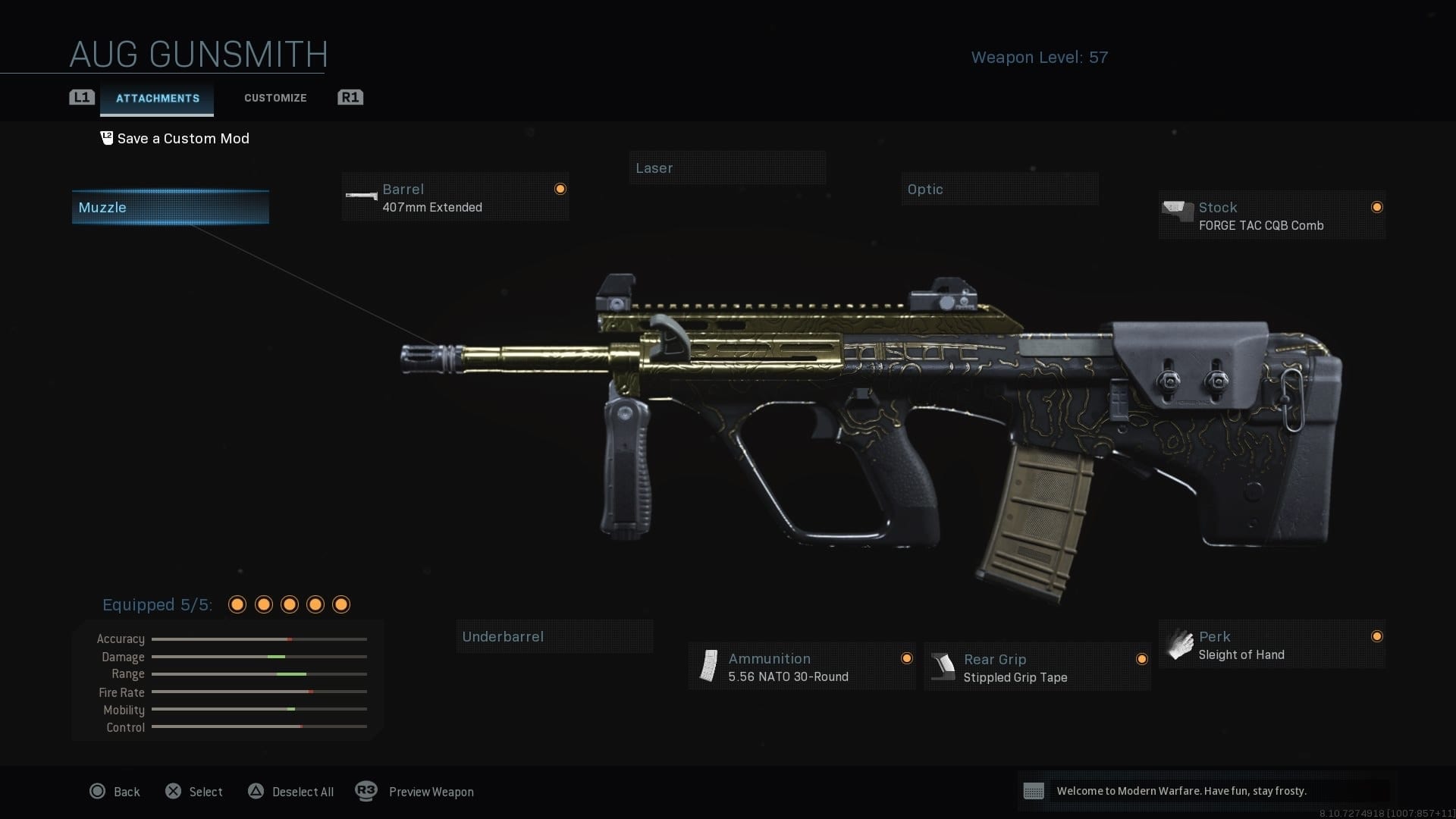Select the Rear Grip tape icon
1456x819 pixels.
(944, 667)
